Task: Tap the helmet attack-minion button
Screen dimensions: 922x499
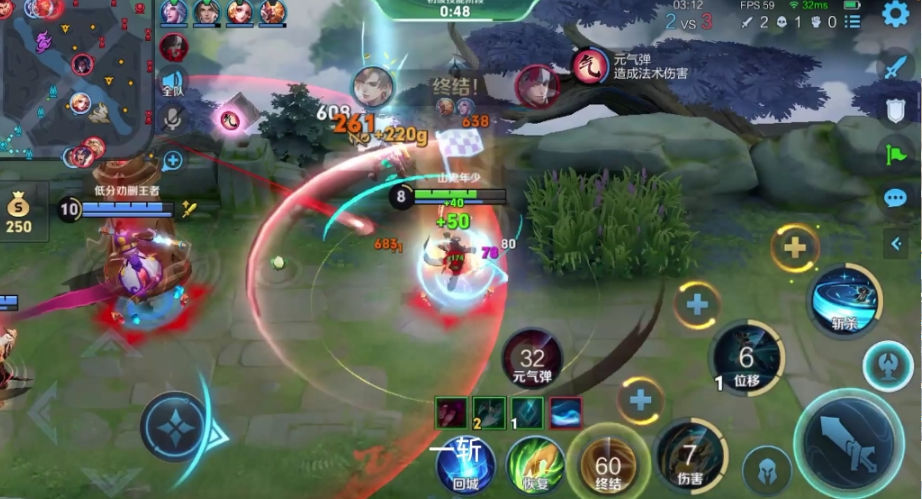Action: 766,468
